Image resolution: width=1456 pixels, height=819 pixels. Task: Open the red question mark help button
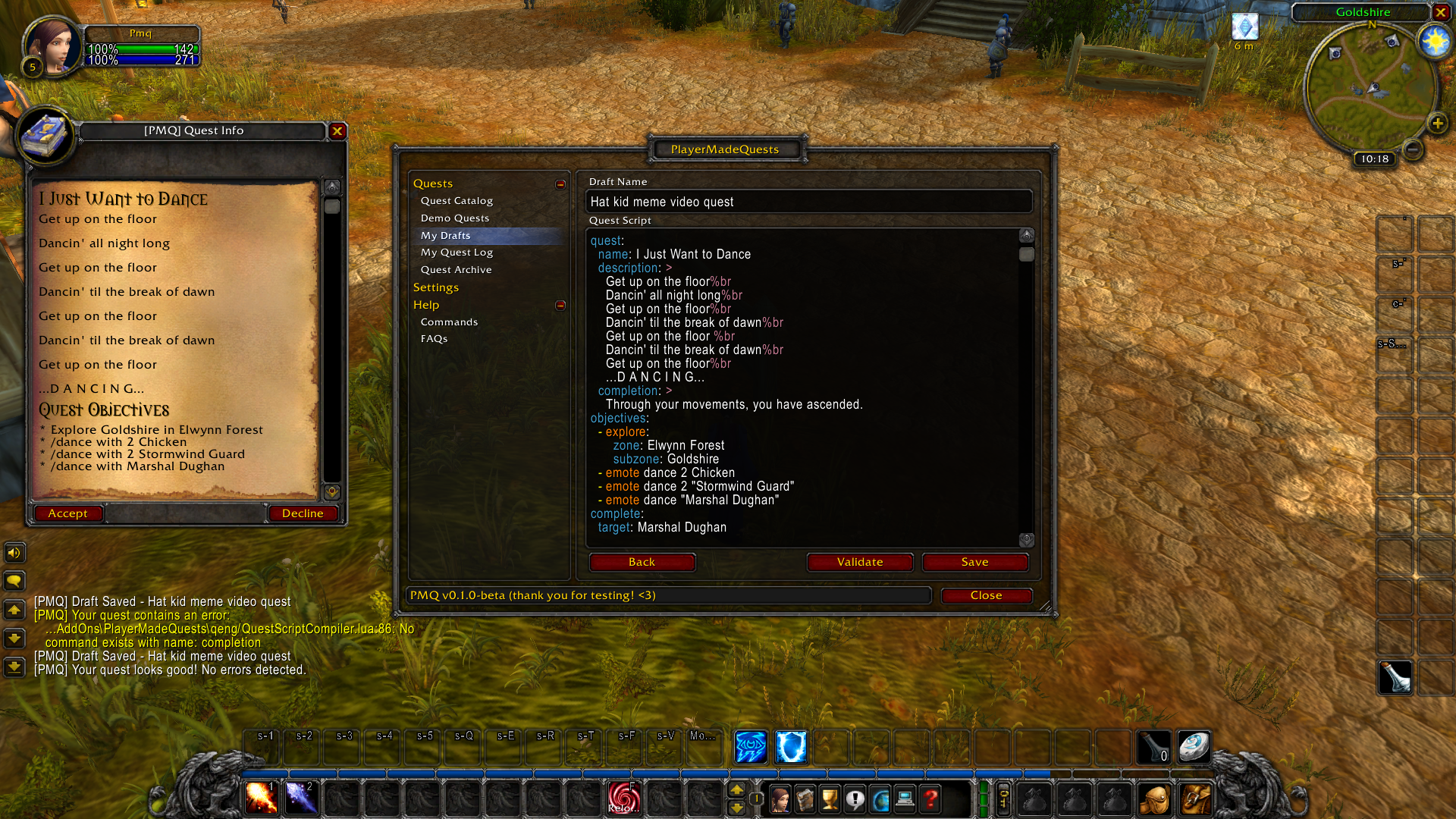(x=930, y=799)
